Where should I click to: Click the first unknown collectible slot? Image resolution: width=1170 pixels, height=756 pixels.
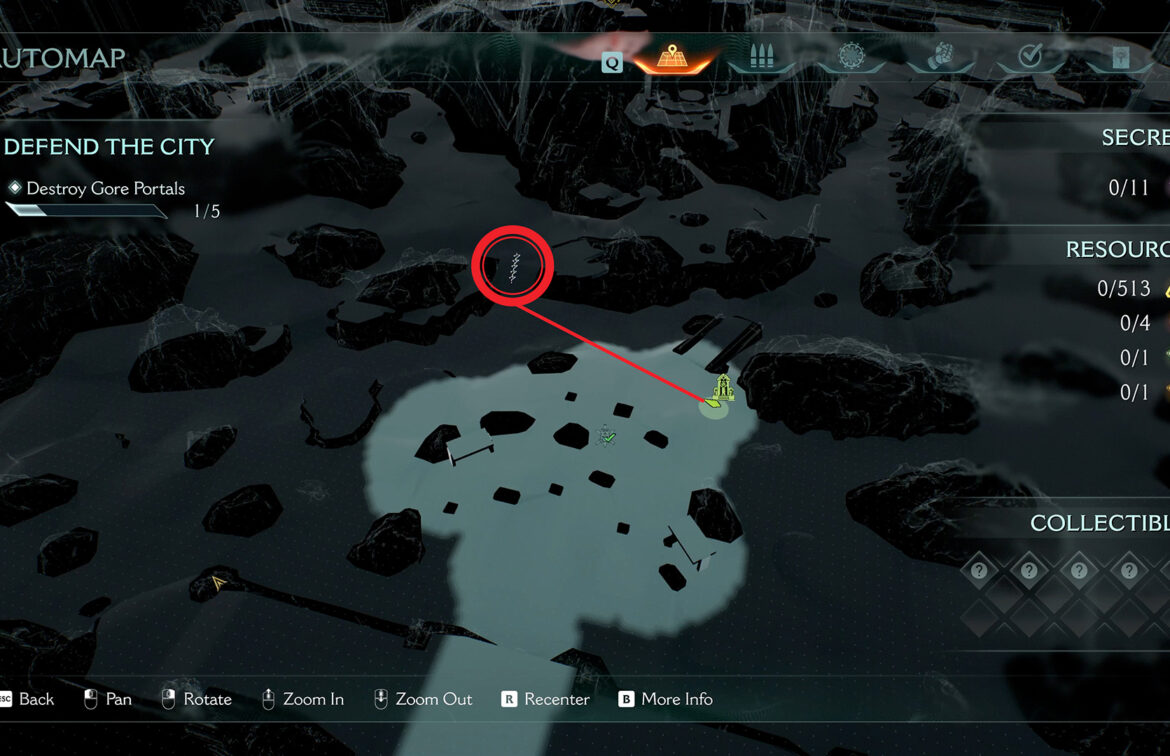point(980,571)
